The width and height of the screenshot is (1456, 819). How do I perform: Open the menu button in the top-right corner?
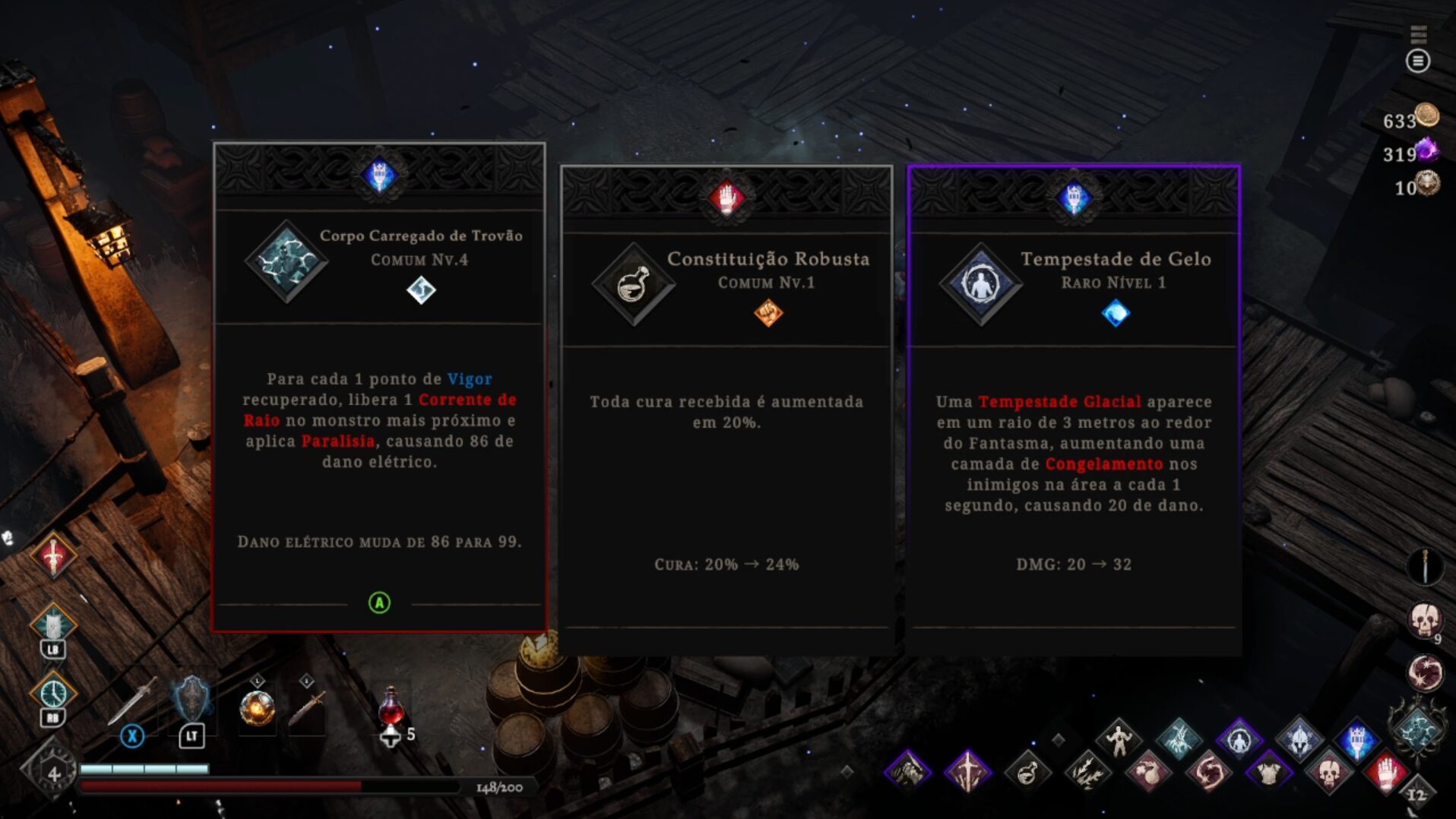(x=1417, y=61)
